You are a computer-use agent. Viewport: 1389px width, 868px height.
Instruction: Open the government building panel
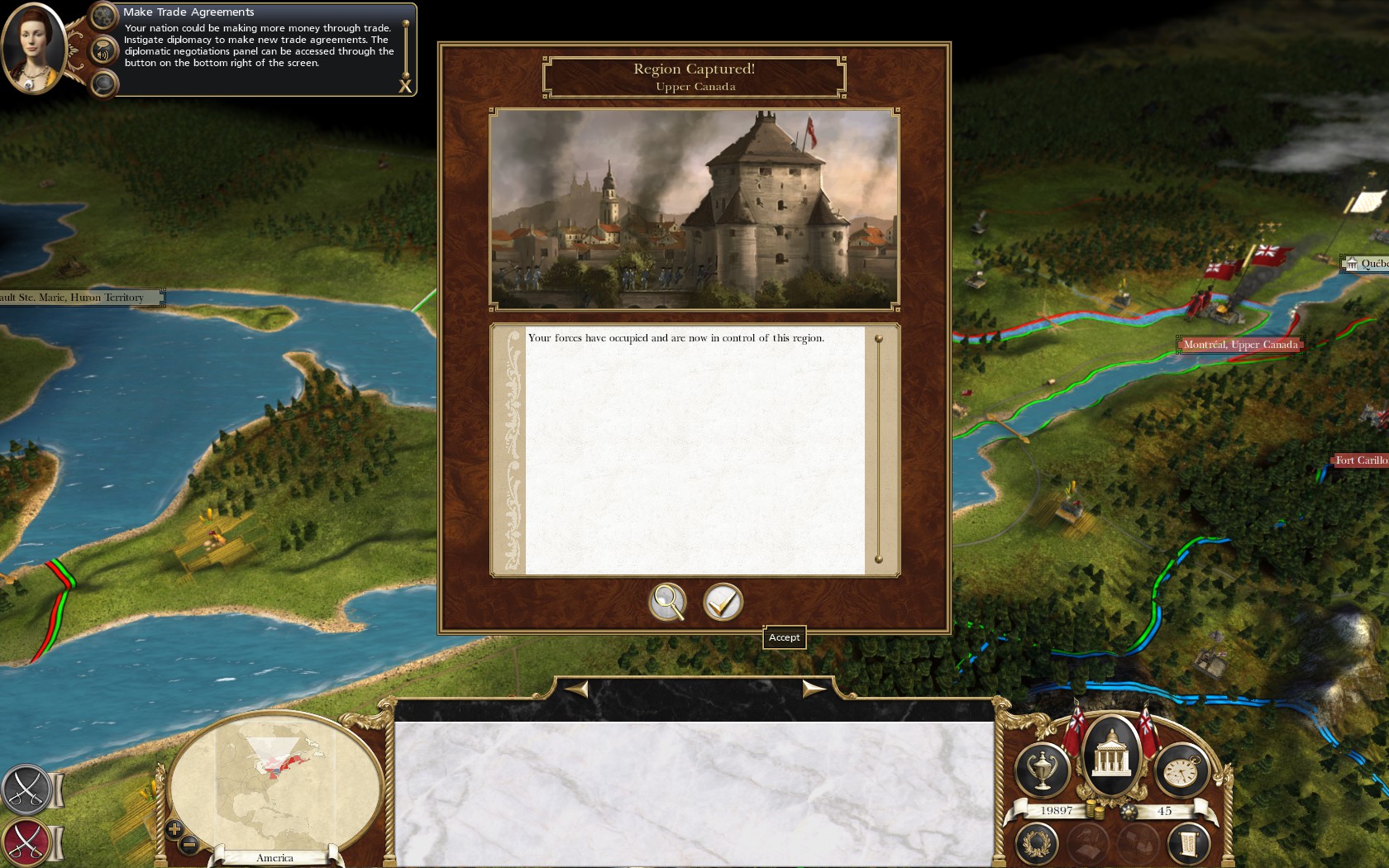tap(1112, 754)
